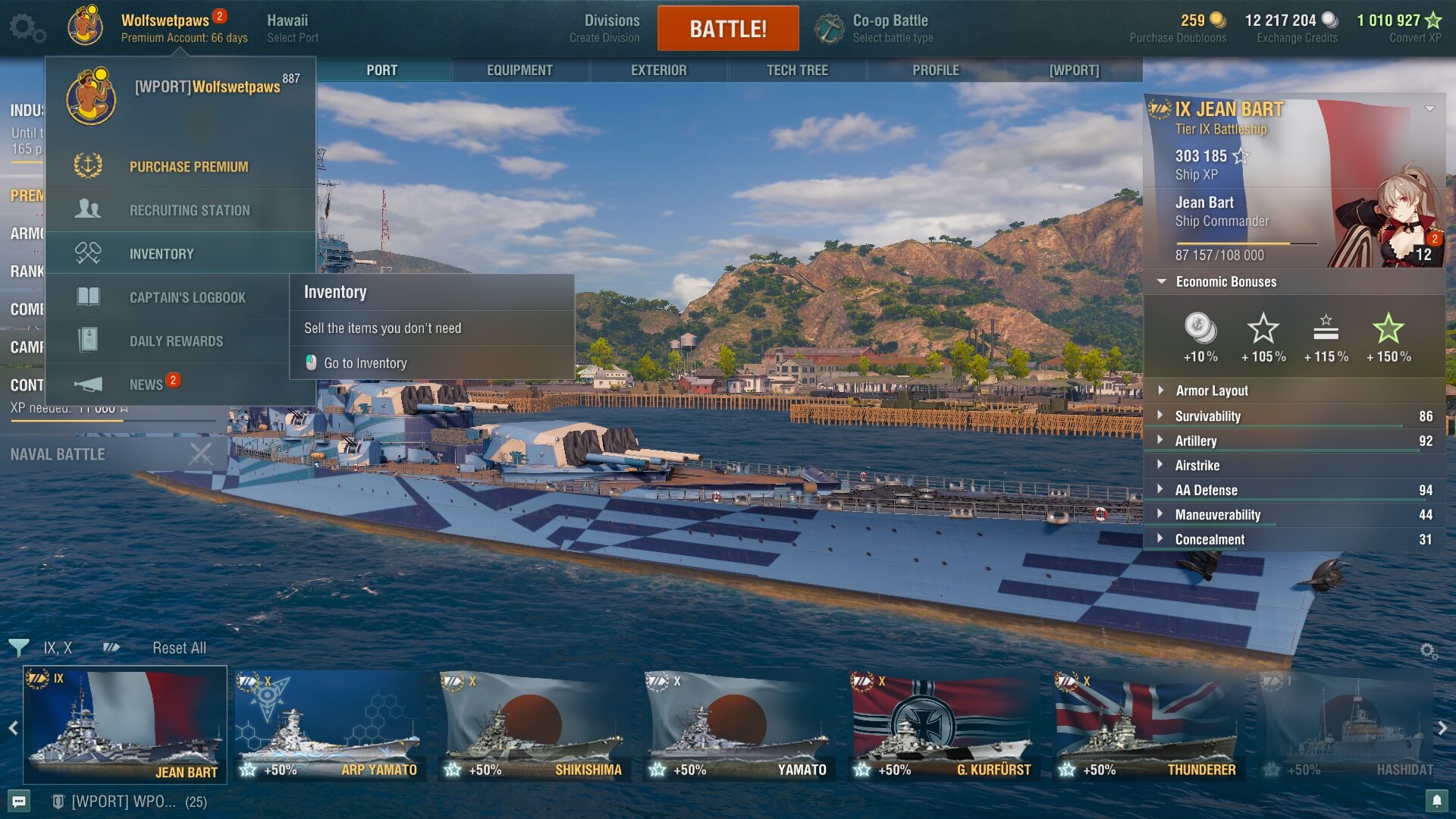The image size is (1456, 819).
Task: Expand the Artillery stats
Action: (x=1196, y=441)
